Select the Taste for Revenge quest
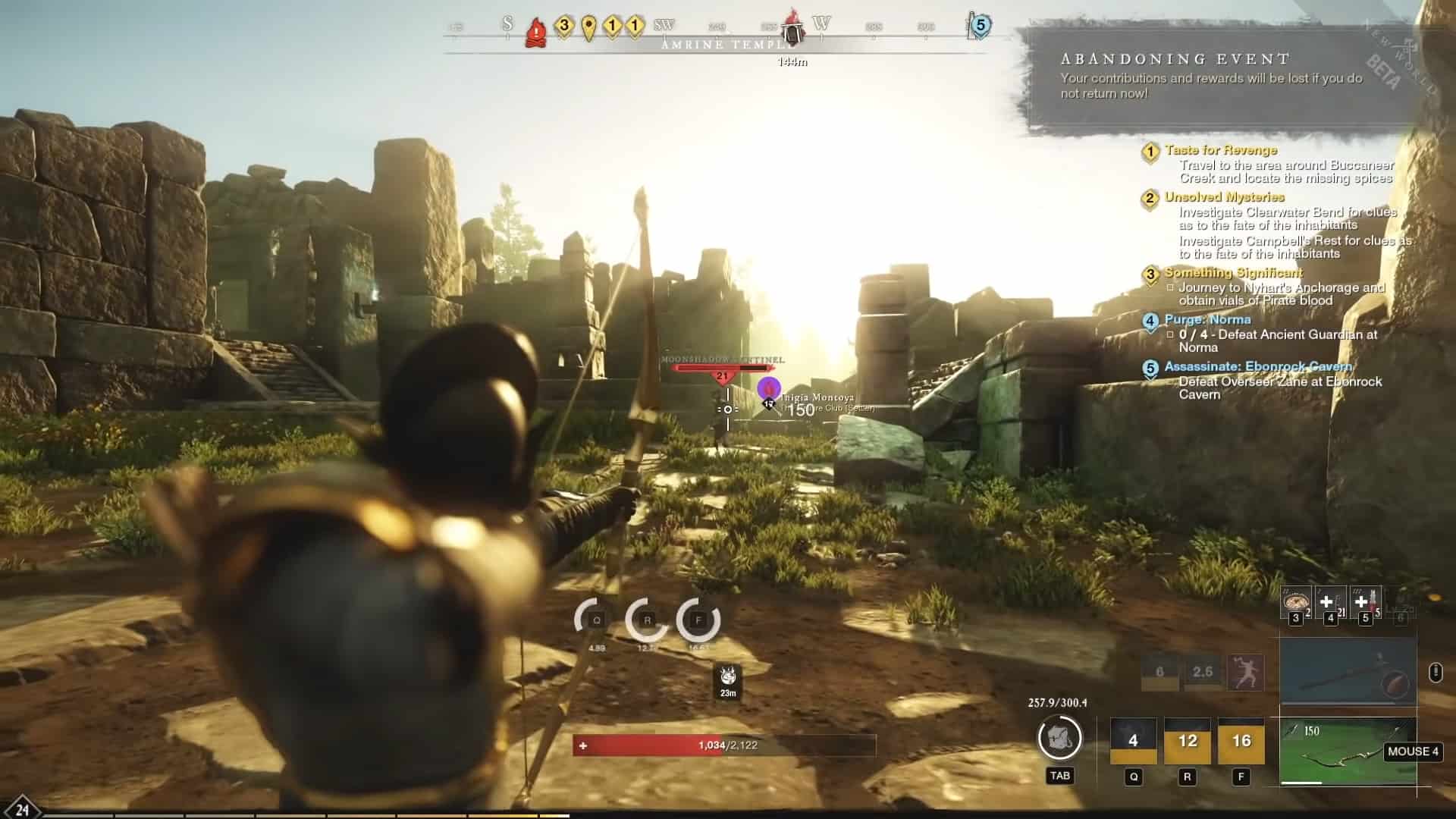Screen dimensions: 1456x819 (1221, 151)
